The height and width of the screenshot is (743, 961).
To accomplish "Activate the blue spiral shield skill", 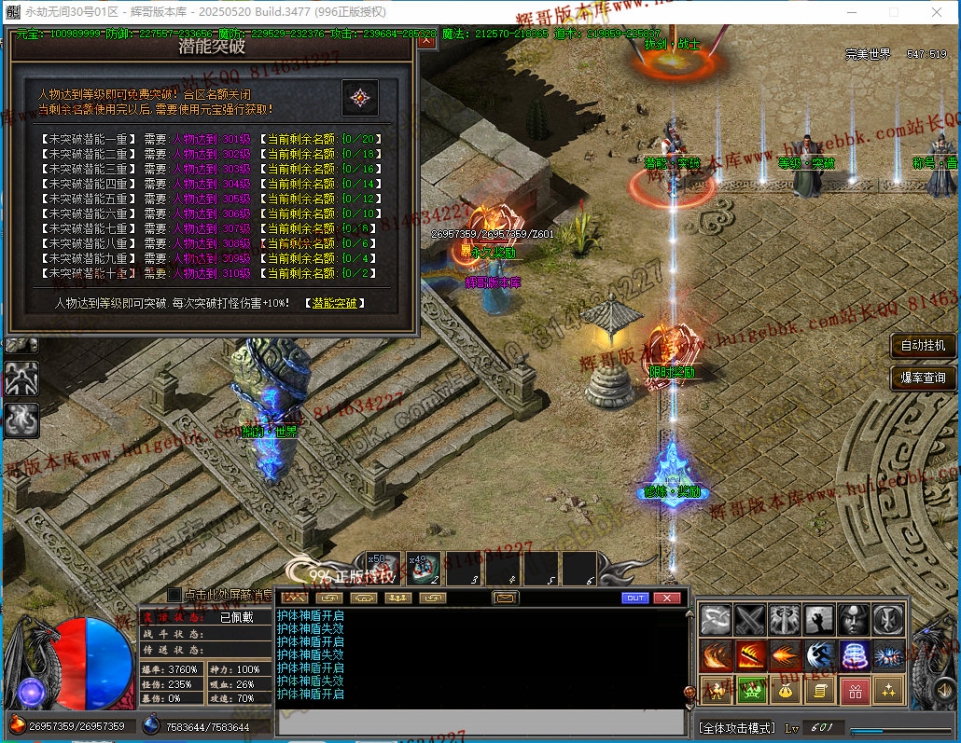I will pos(854,656).
